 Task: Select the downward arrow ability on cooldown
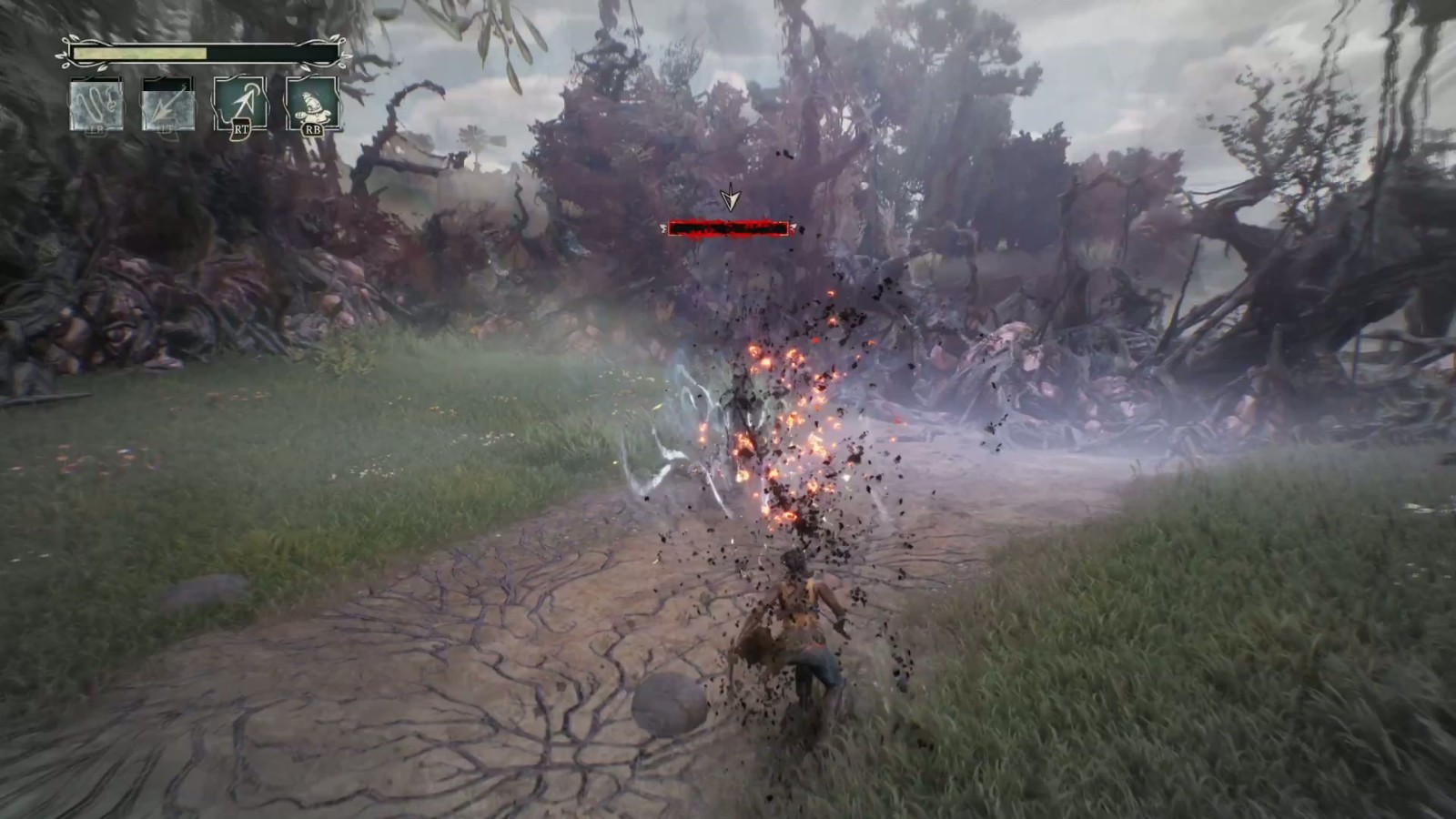coord(168,105)
